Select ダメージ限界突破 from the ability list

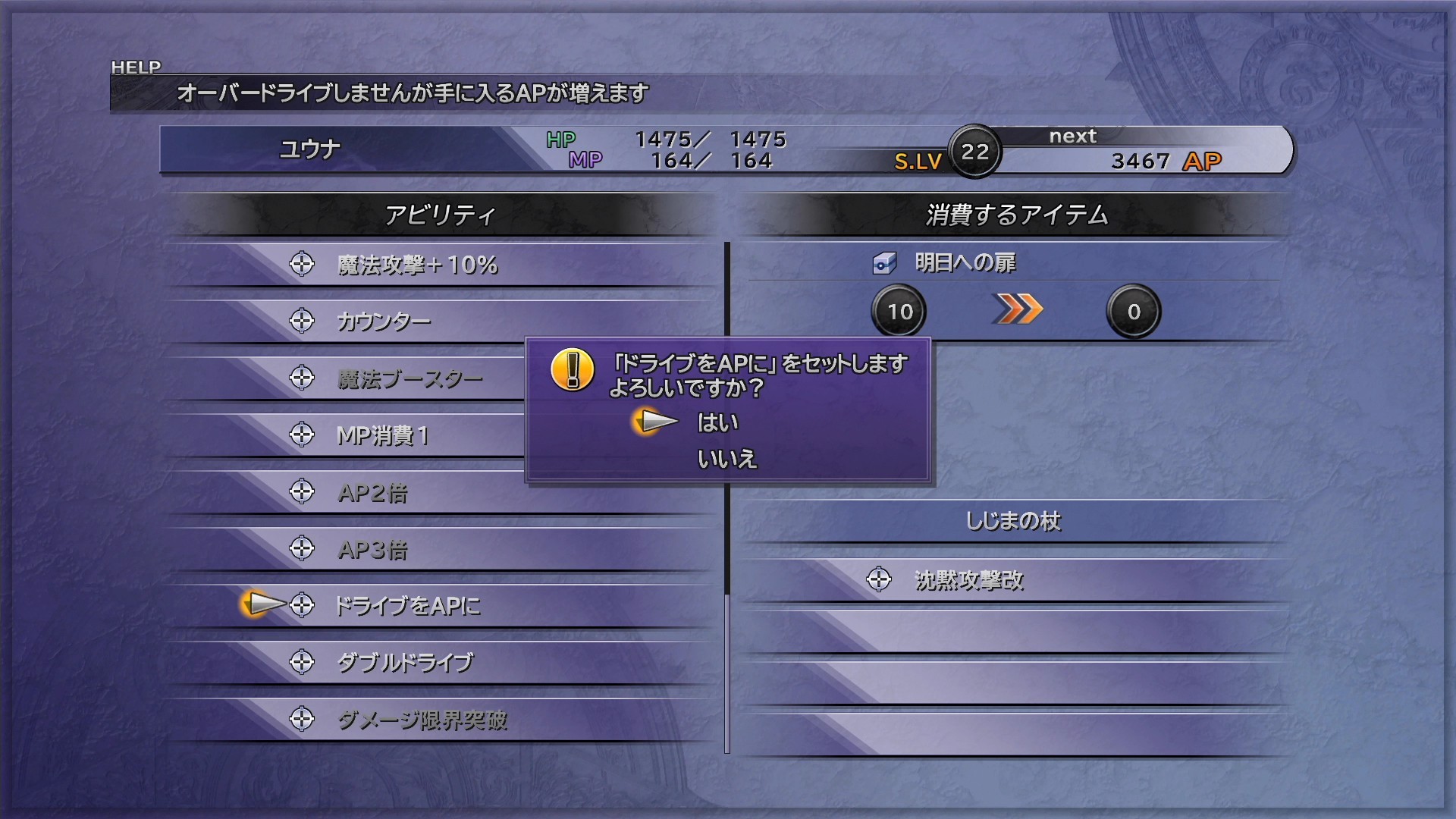tap(422, 720)
